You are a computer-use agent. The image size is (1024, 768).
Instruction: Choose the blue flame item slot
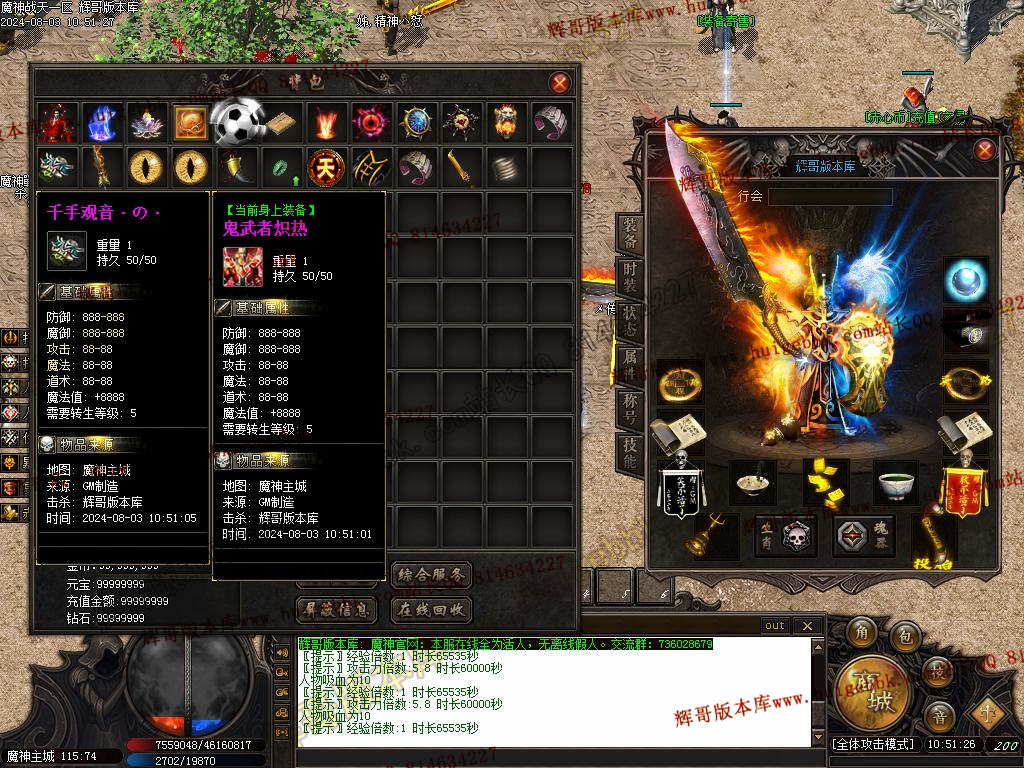(x=101, y=122)
